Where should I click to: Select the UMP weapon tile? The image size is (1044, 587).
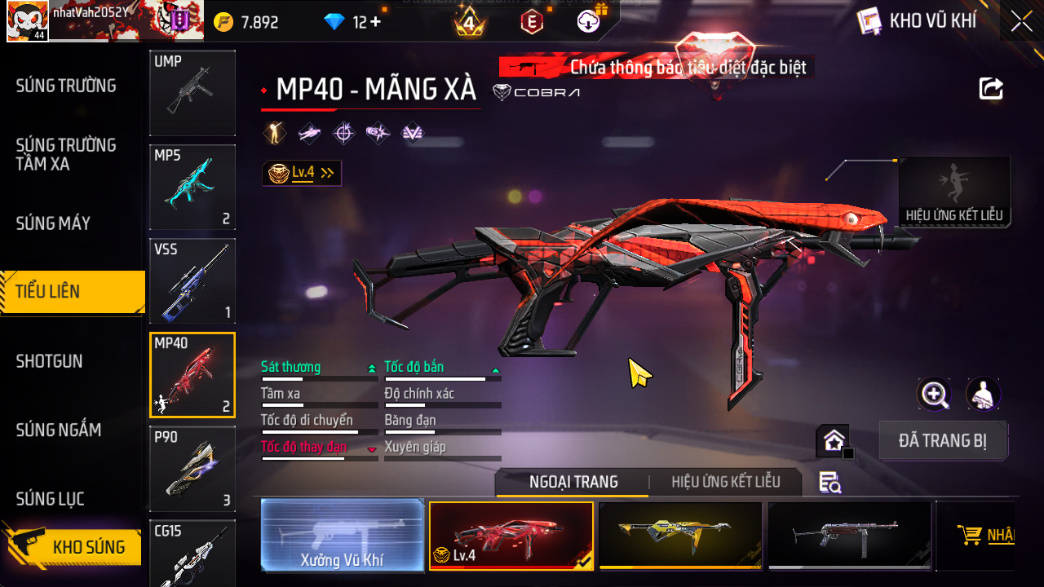192,92
